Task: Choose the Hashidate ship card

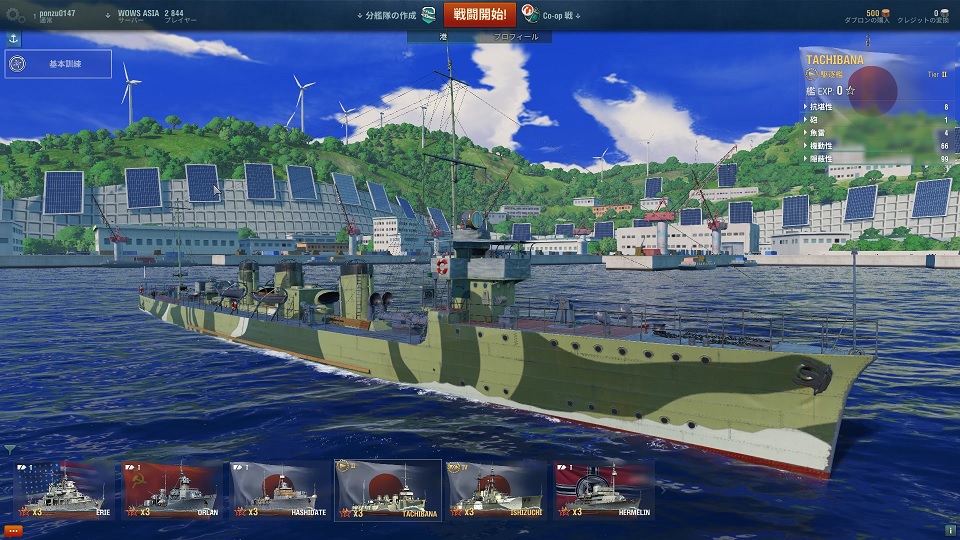Action: click(278, 490)
